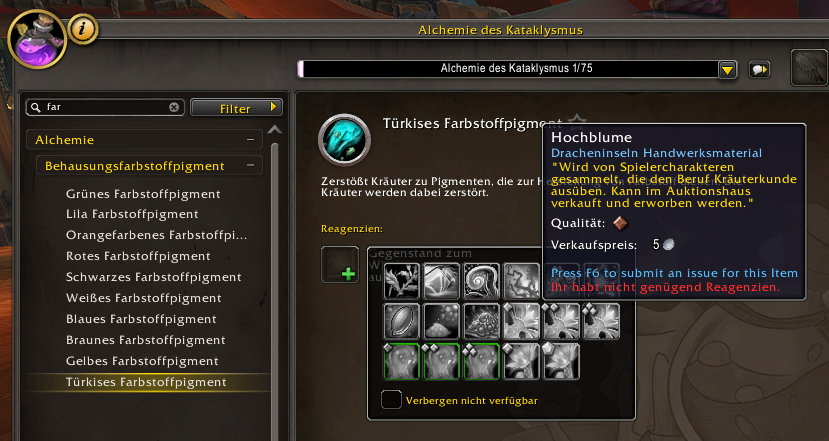Show the Braunes Farbstoffpigment recipe
829x441 pixels.
145,340
